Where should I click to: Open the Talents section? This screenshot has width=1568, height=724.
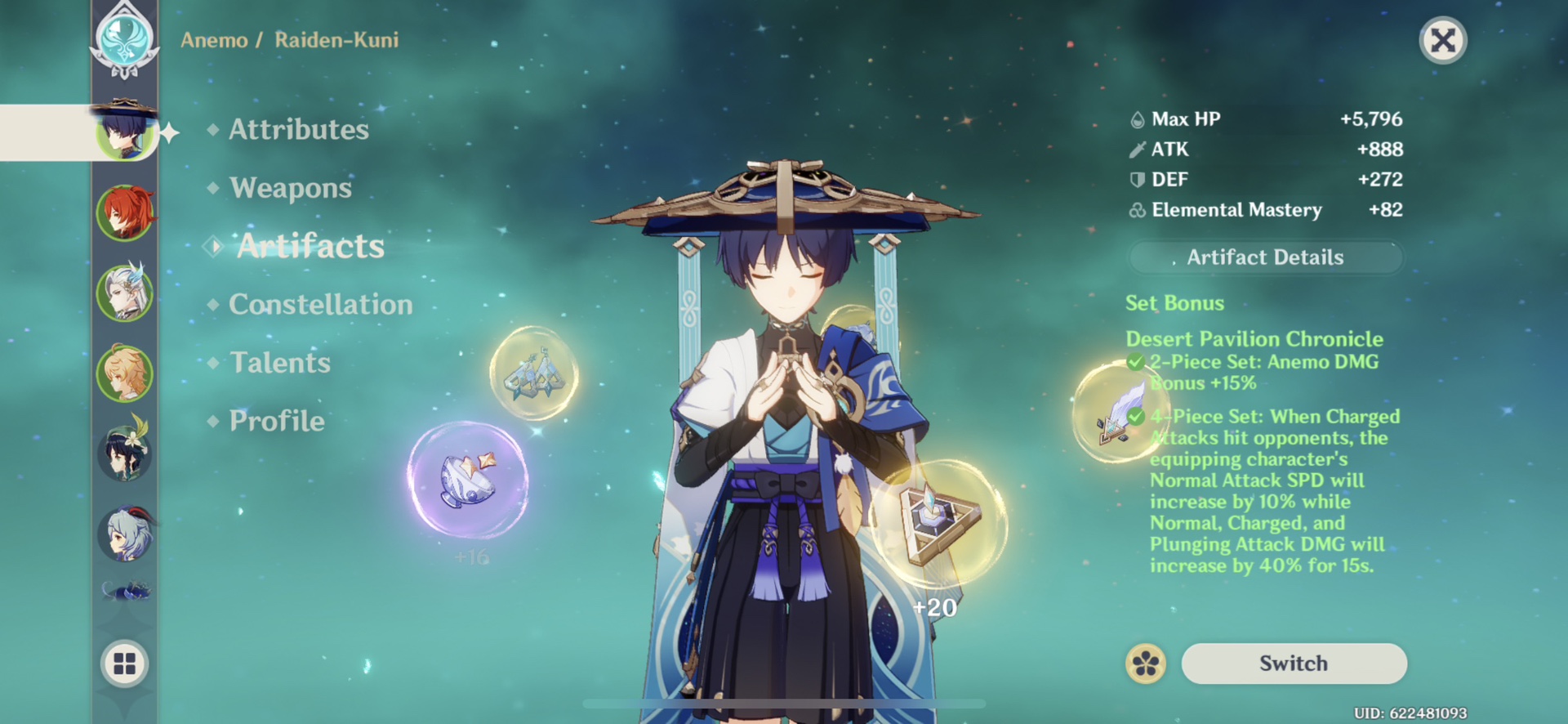point(279,362)
